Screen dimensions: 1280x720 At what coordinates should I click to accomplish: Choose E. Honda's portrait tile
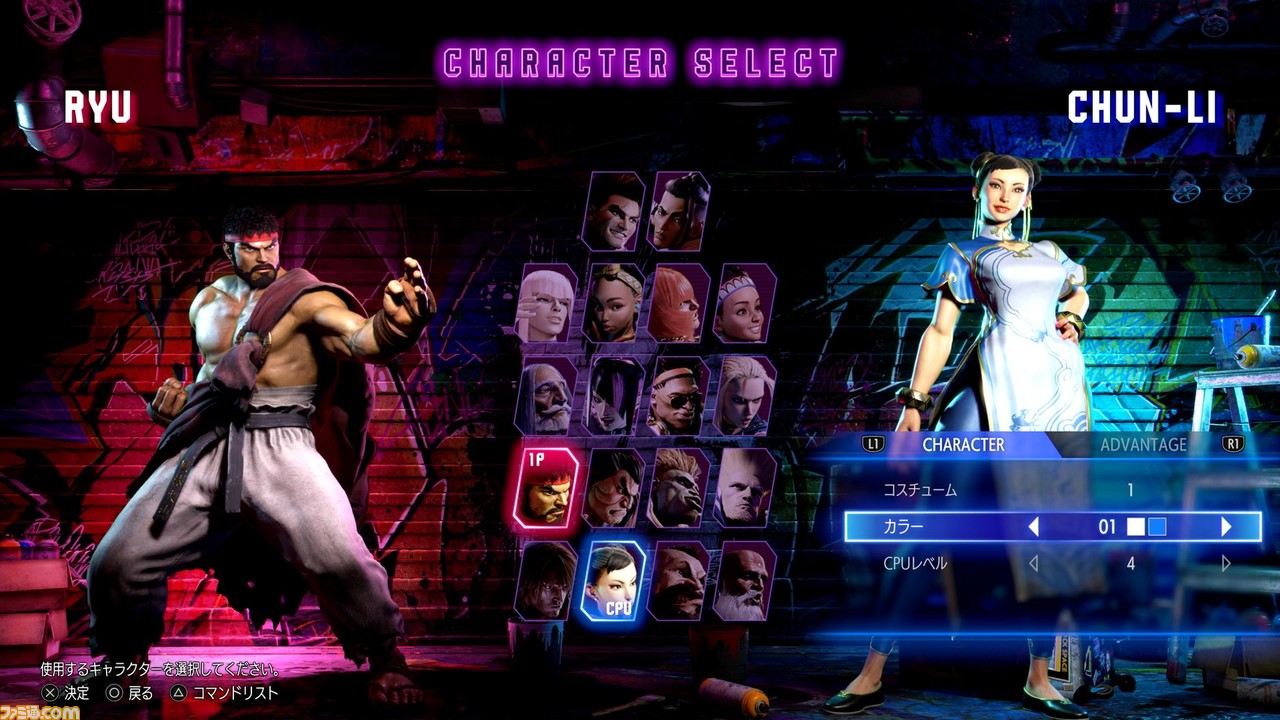[x=613, y=487]
